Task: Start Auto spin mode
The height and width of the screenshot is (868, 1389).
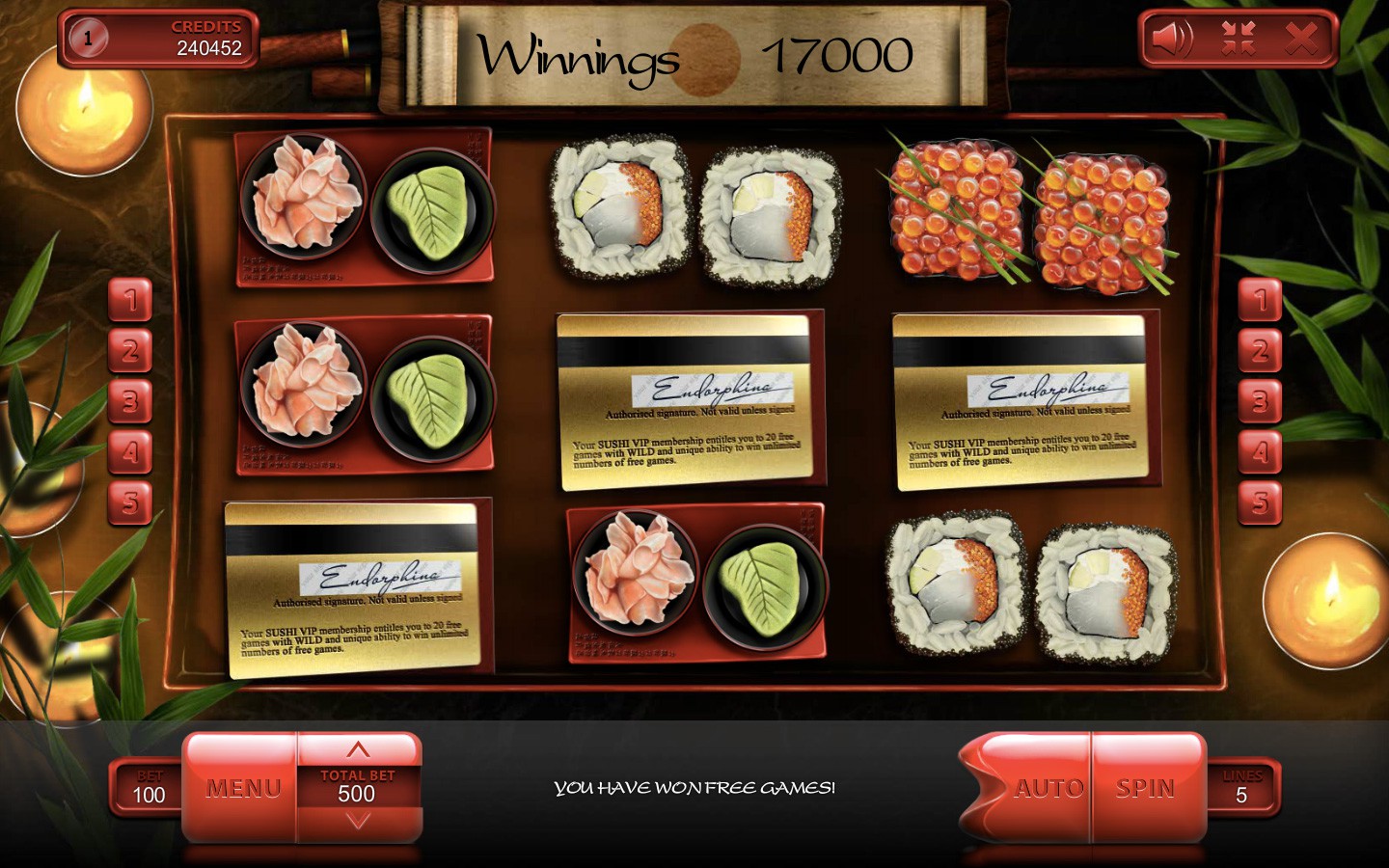Action: click(x=1049, y=788)
